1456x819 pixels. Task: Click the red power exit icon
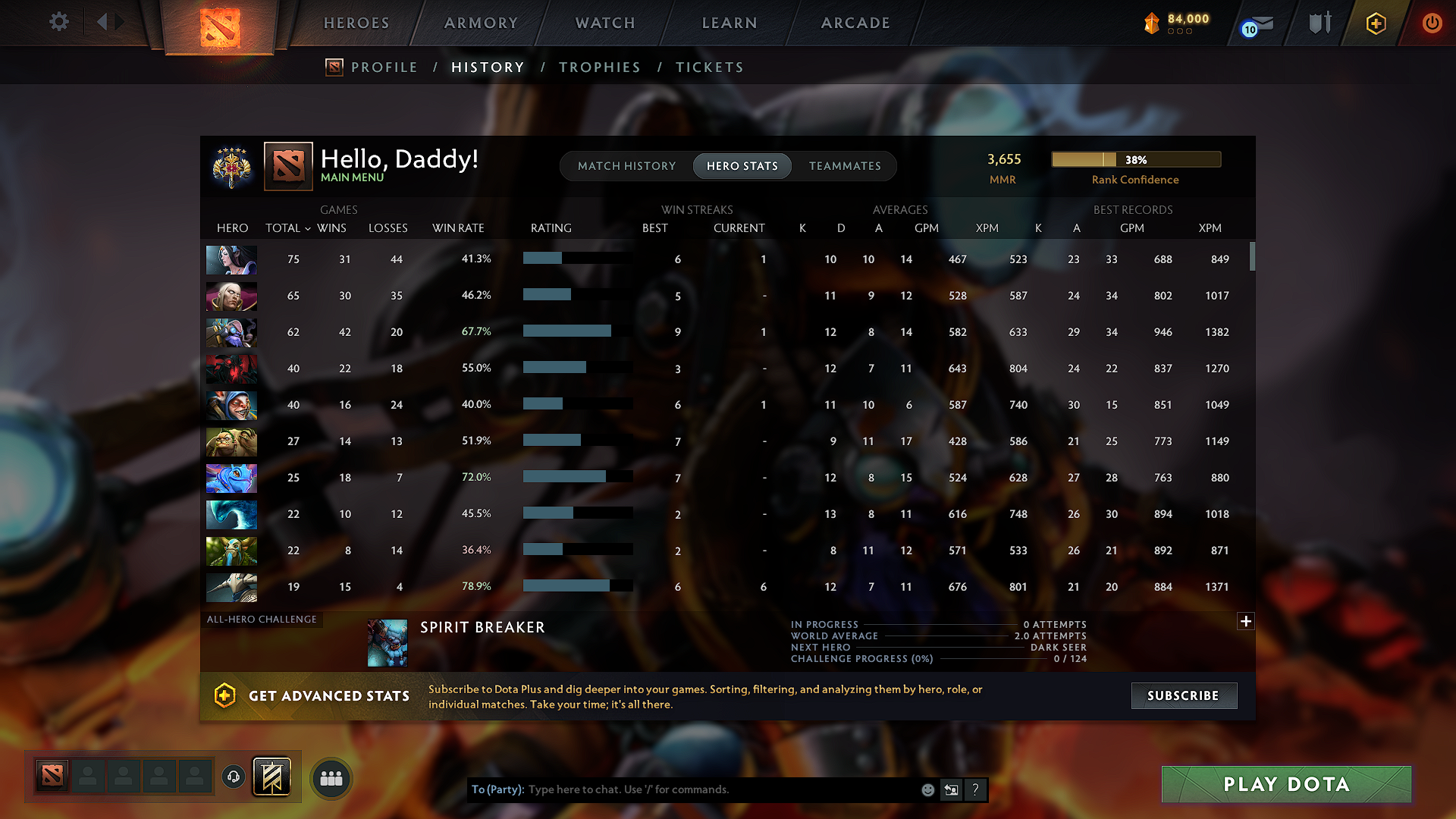(1432, 23)
